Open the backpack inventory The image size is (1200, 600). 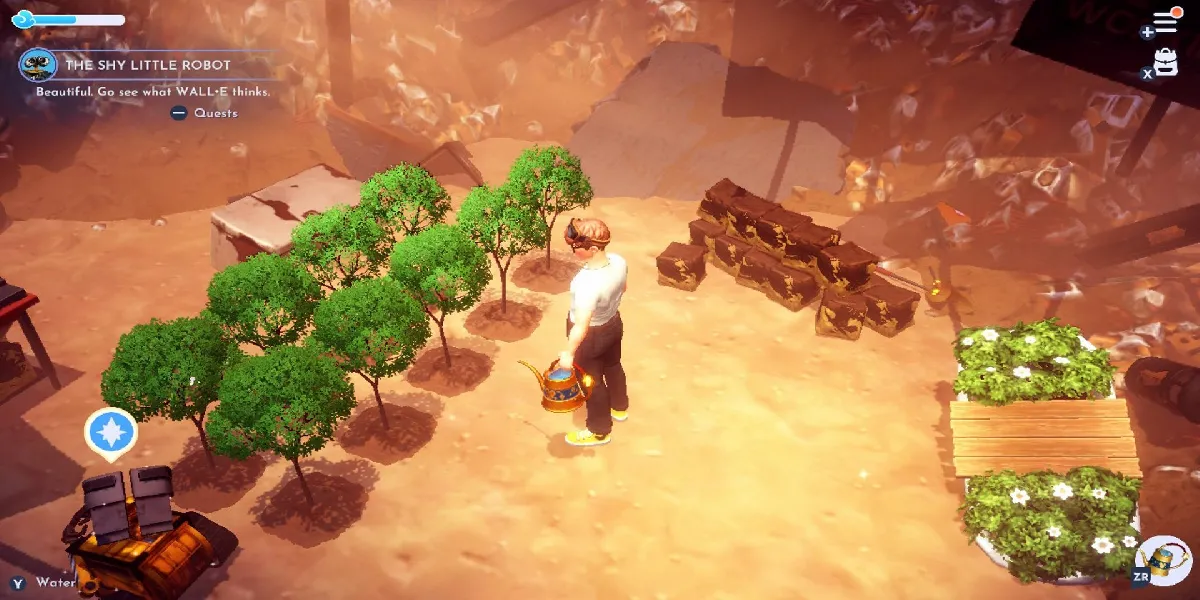[x=1165, y=62]
